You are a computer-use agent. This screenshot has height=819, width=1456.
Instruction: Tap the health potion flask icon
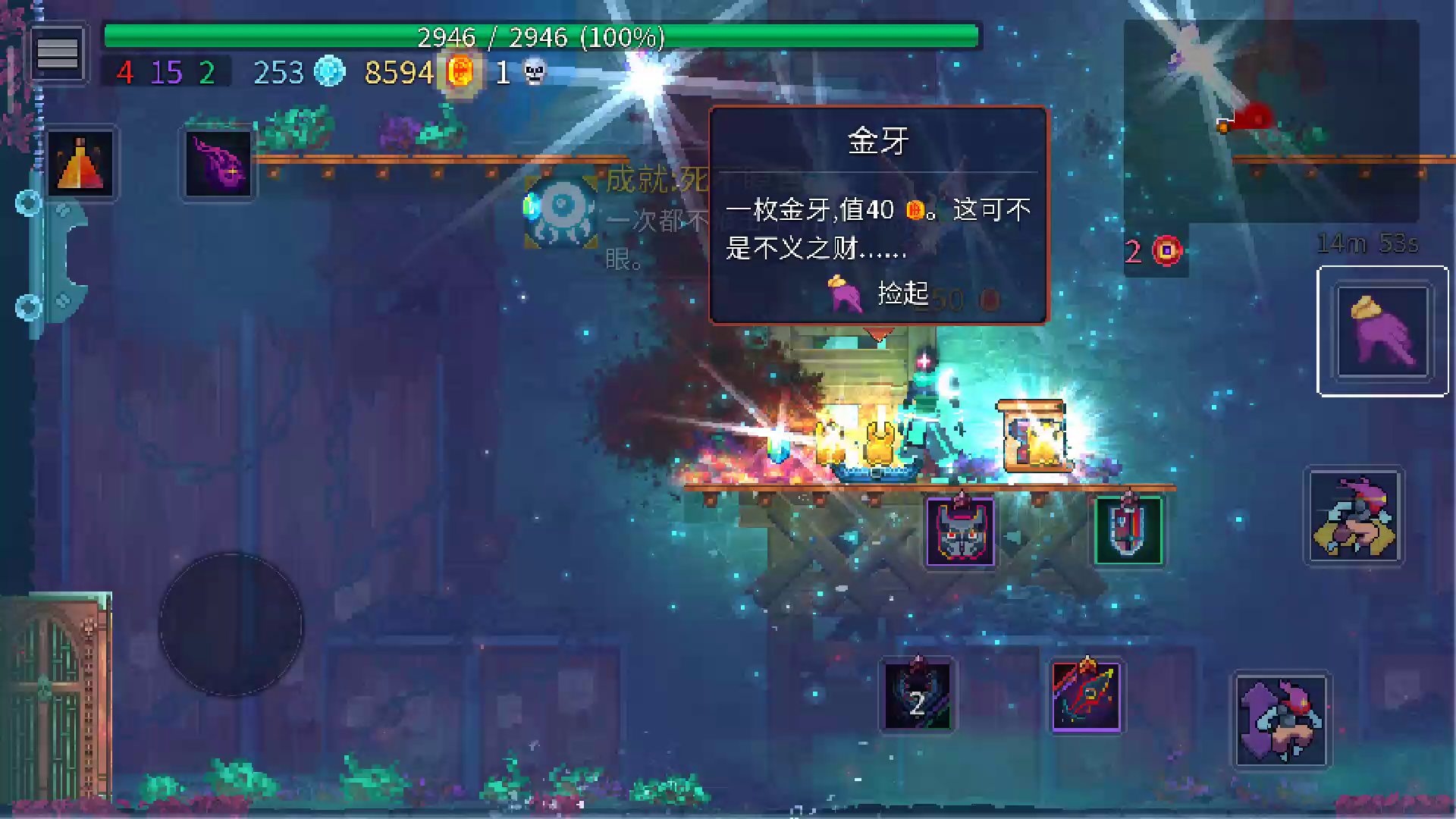(81, 163)
